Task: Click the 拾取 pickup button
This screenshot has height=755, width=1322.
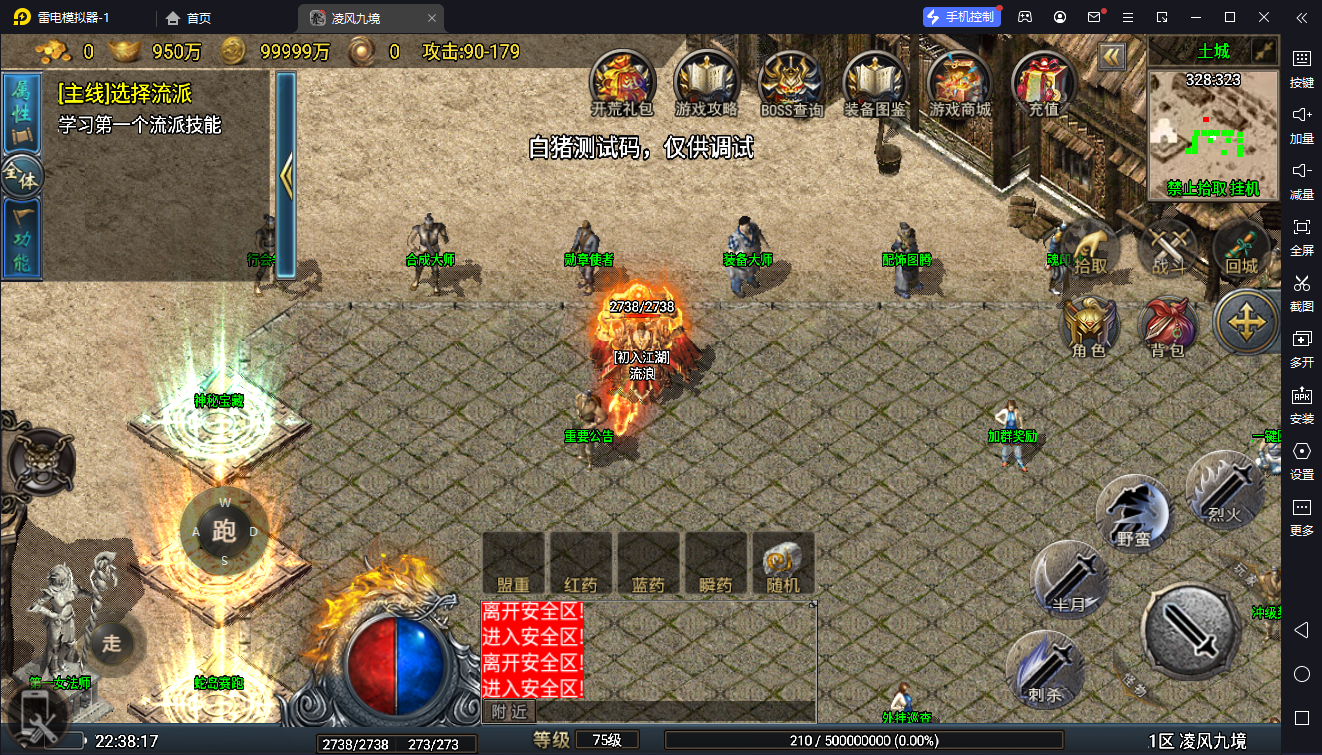Action: click(1091, 250)
